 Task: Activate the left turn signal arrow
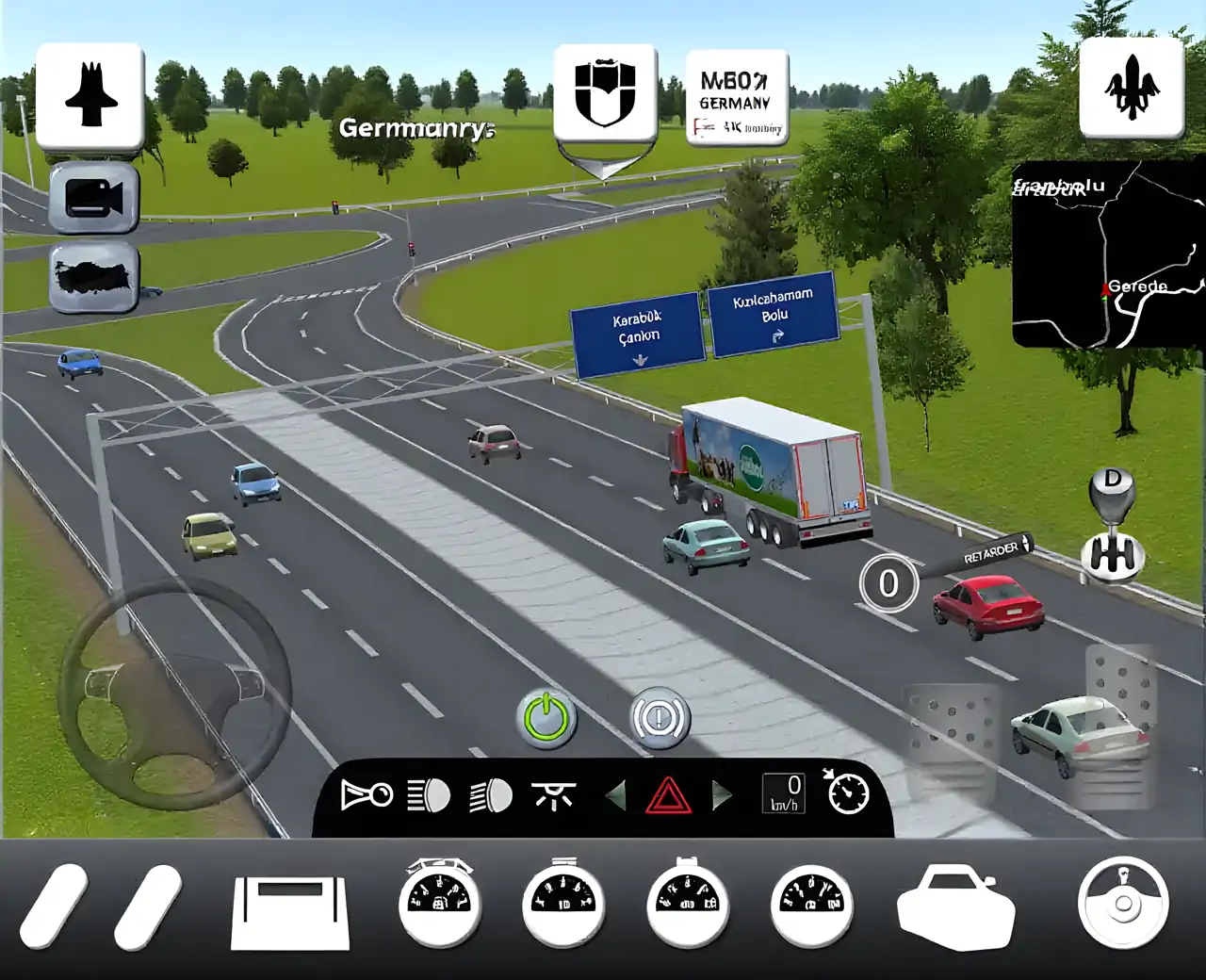(615, 796)
